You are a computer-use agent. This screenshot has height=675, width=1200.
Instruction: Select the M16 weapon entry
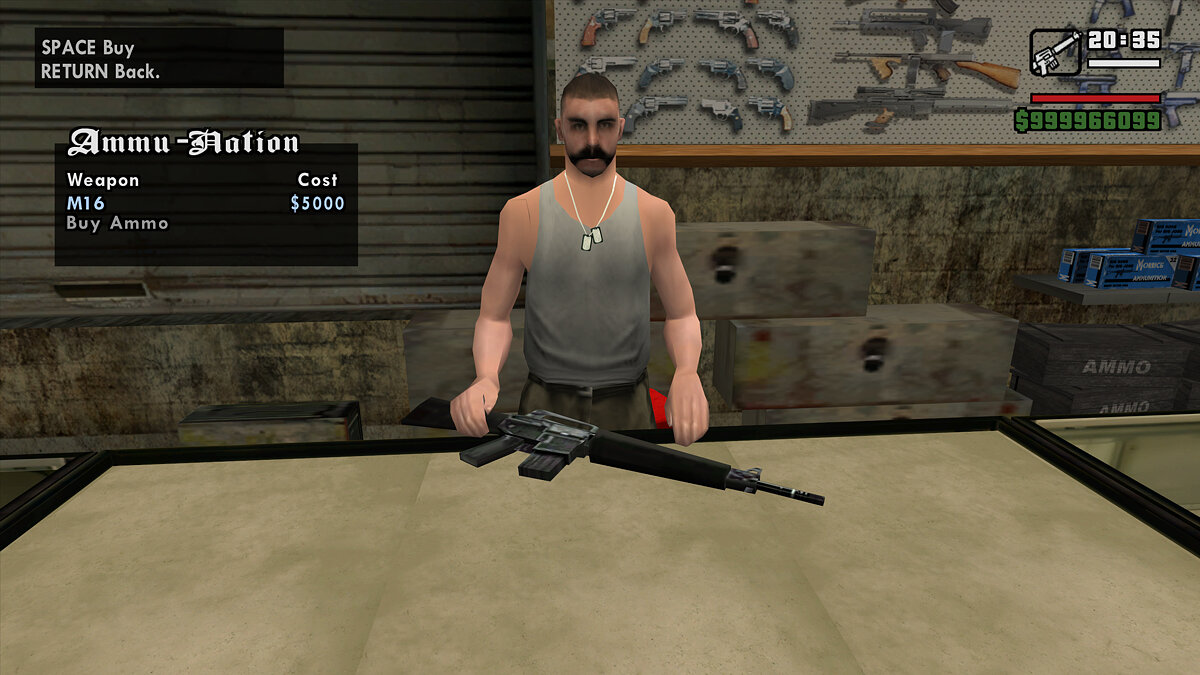click(x=86, y=203)
